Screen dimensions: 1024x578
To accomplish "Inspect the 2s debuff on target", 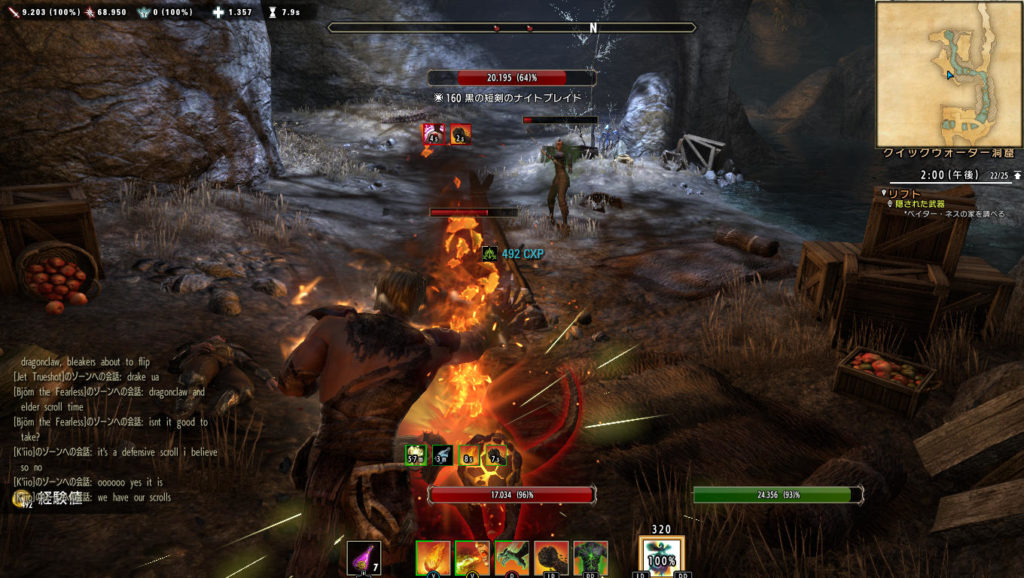I will [x=460, y=134].
